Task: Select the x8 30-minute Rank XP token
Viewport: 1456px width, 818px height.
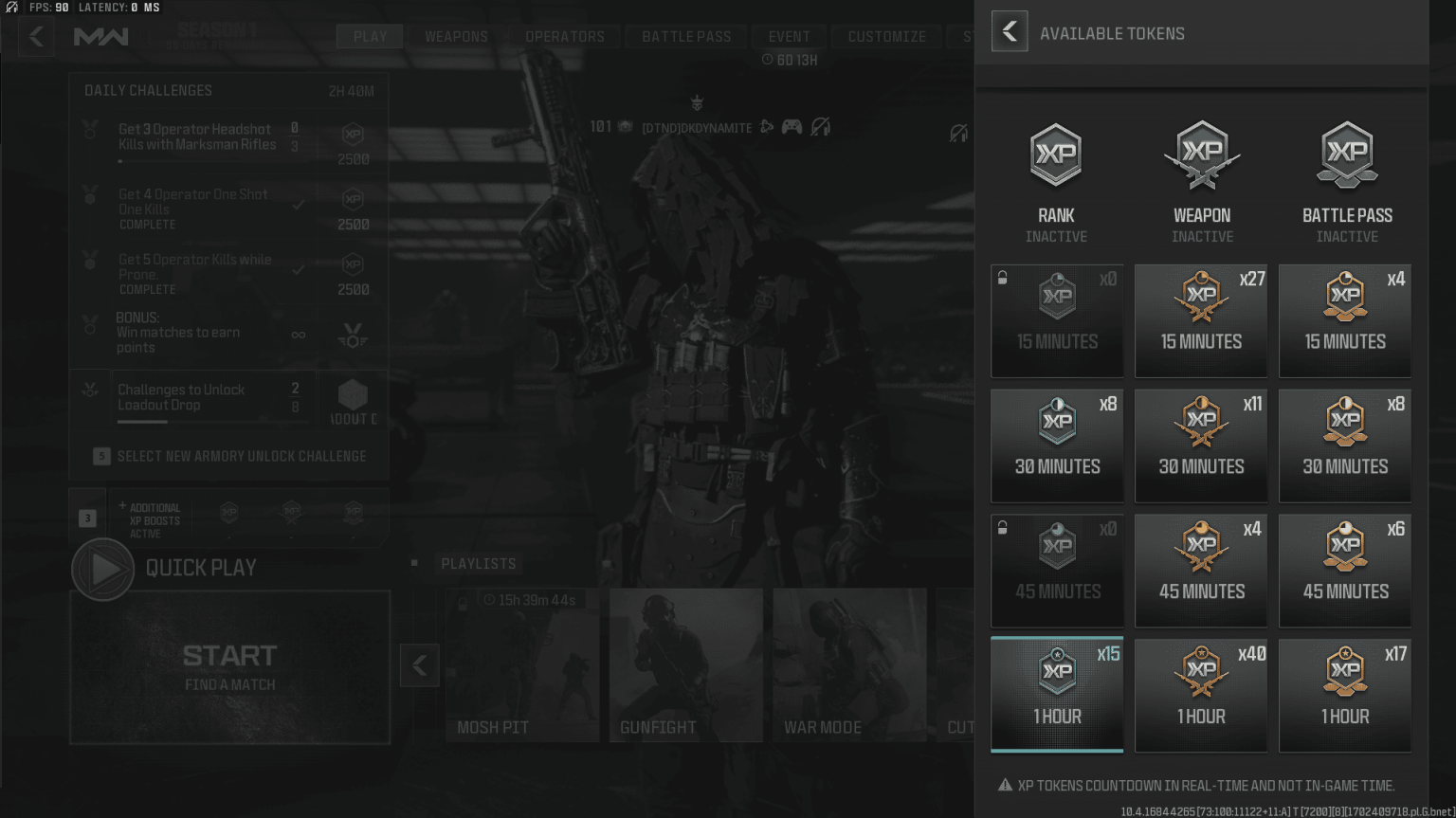Action: pyautogui.click(x=1056, y=445)
